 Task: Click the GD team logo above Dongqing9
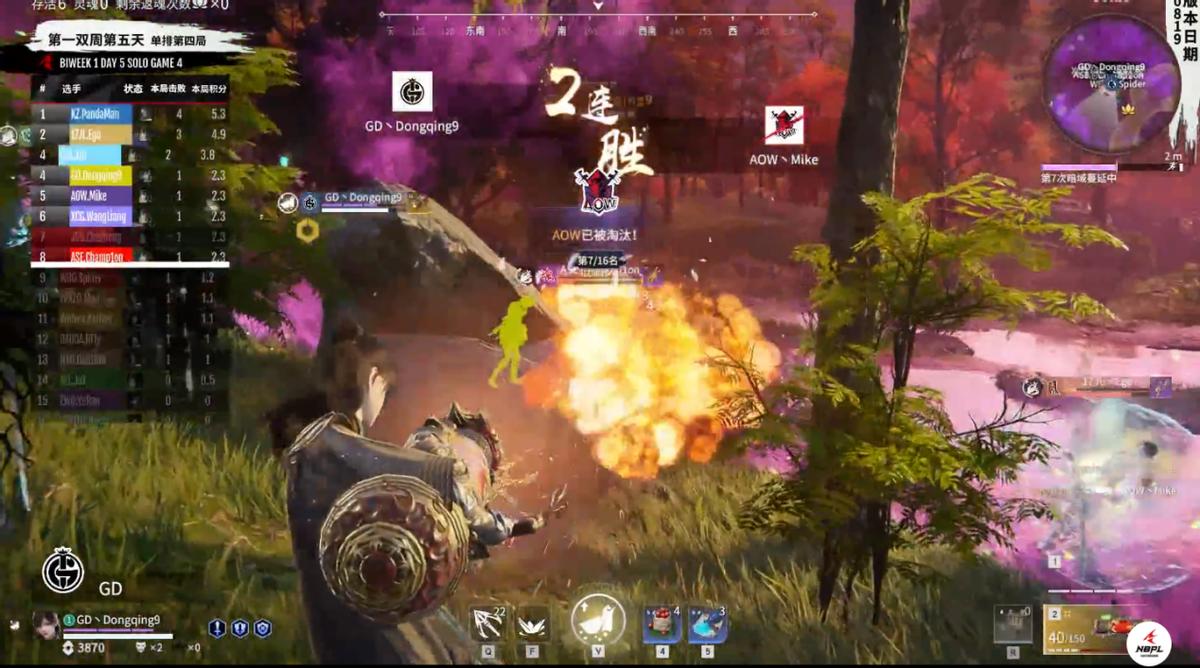pos(412,92)
